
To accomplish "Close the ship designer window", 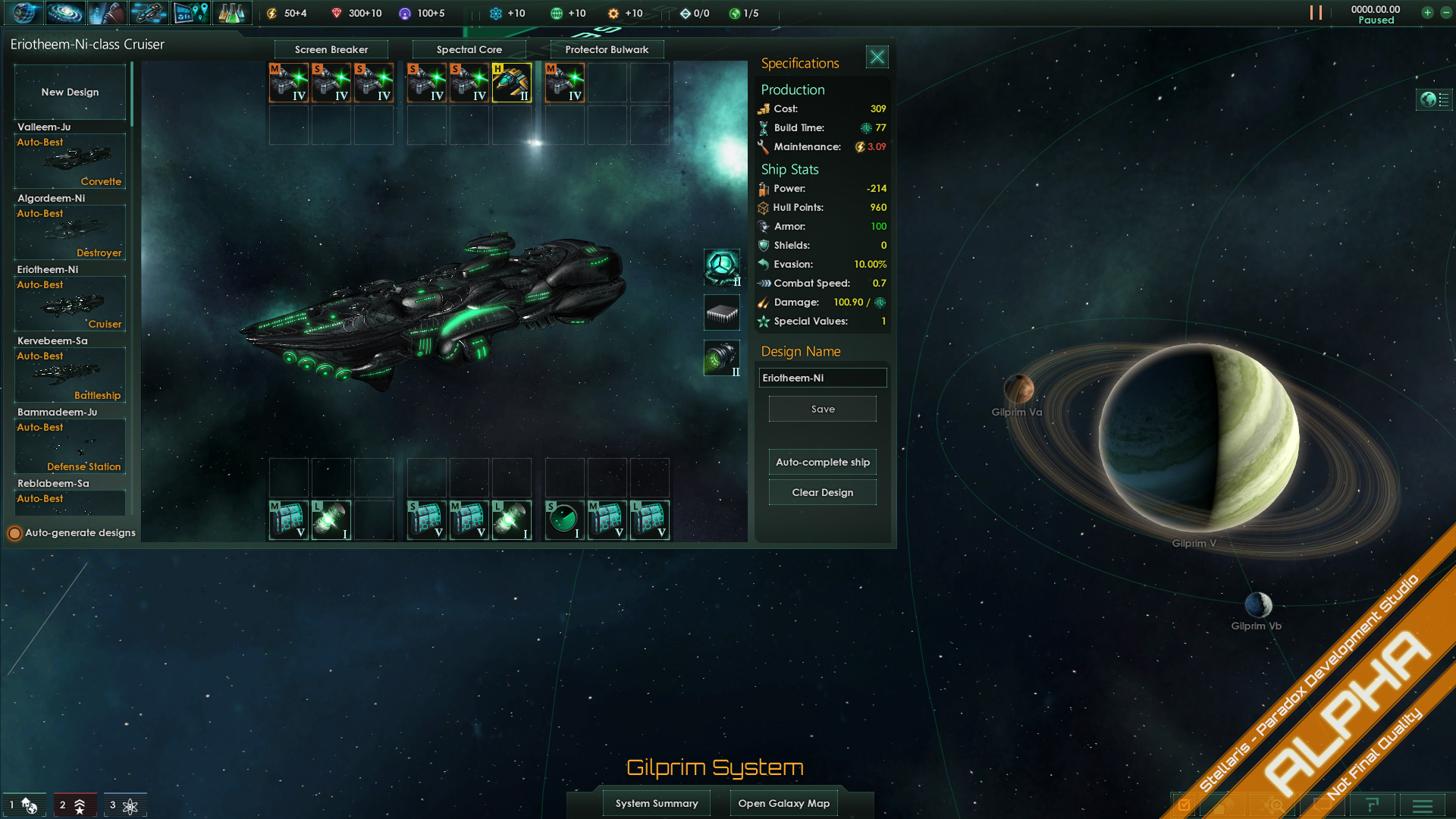I will pos(877,57).
